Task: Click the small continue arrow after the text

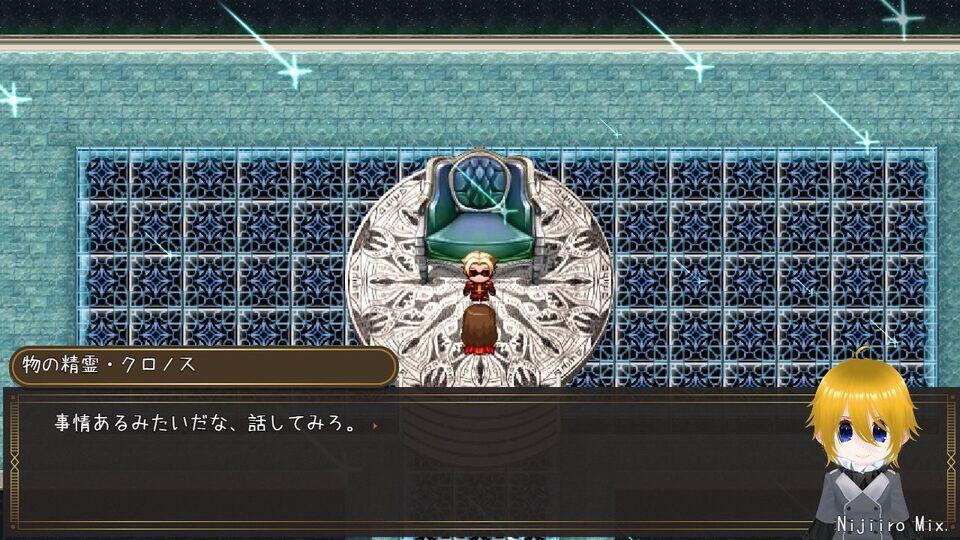Action: [375, 425]
